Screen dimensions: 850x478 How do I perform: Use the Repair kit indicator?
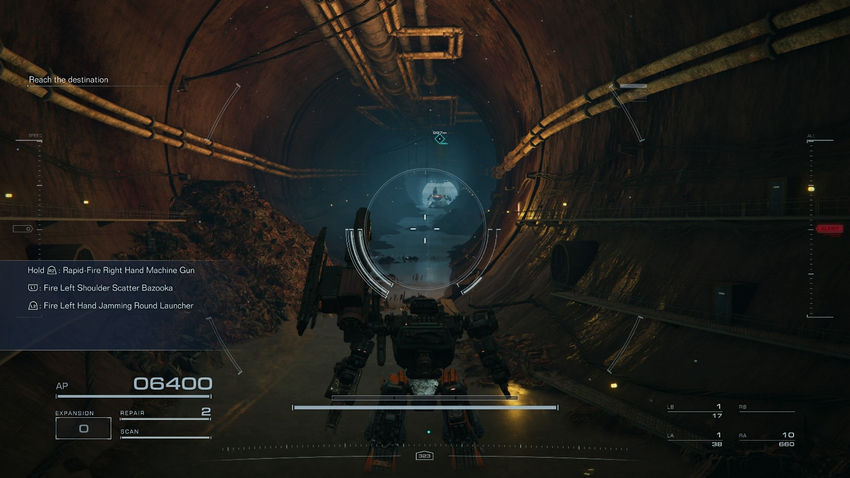165,413
